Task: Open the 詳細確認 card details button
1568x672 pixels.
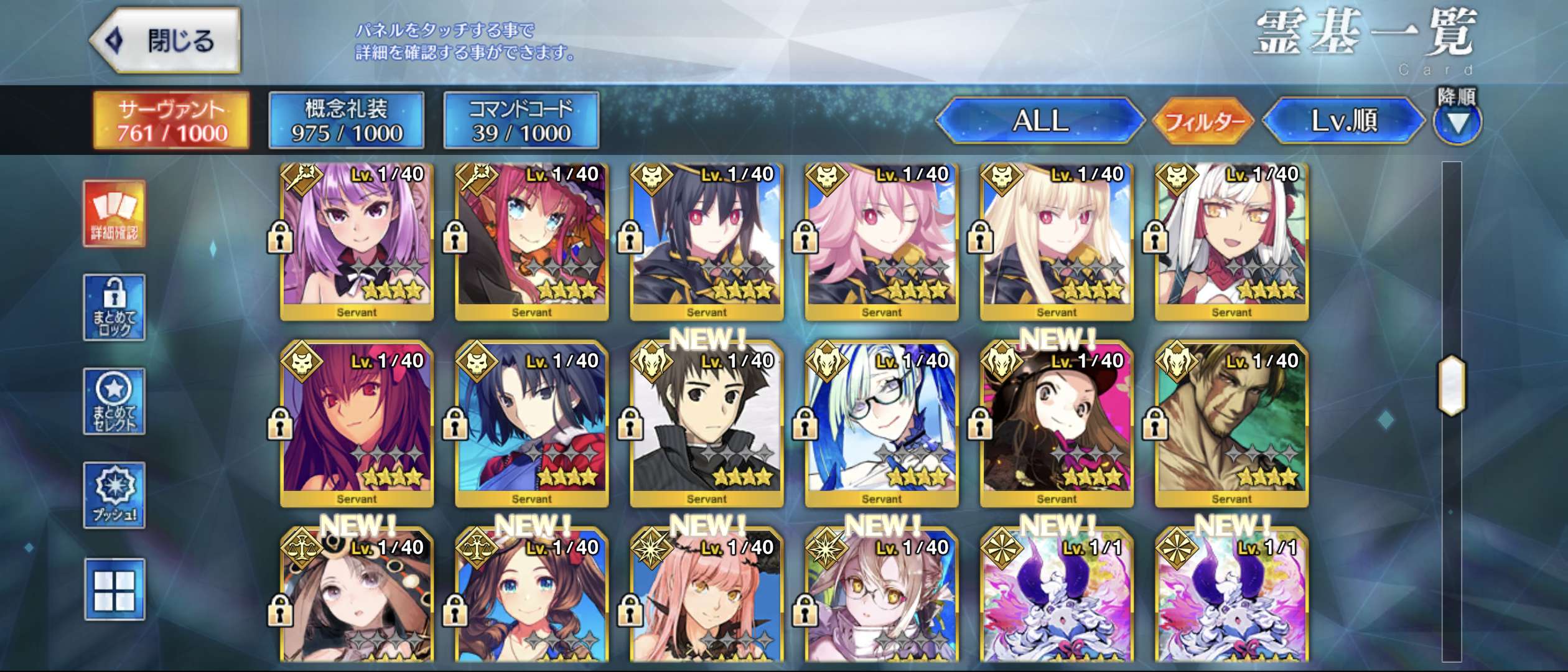Action: 114,214
